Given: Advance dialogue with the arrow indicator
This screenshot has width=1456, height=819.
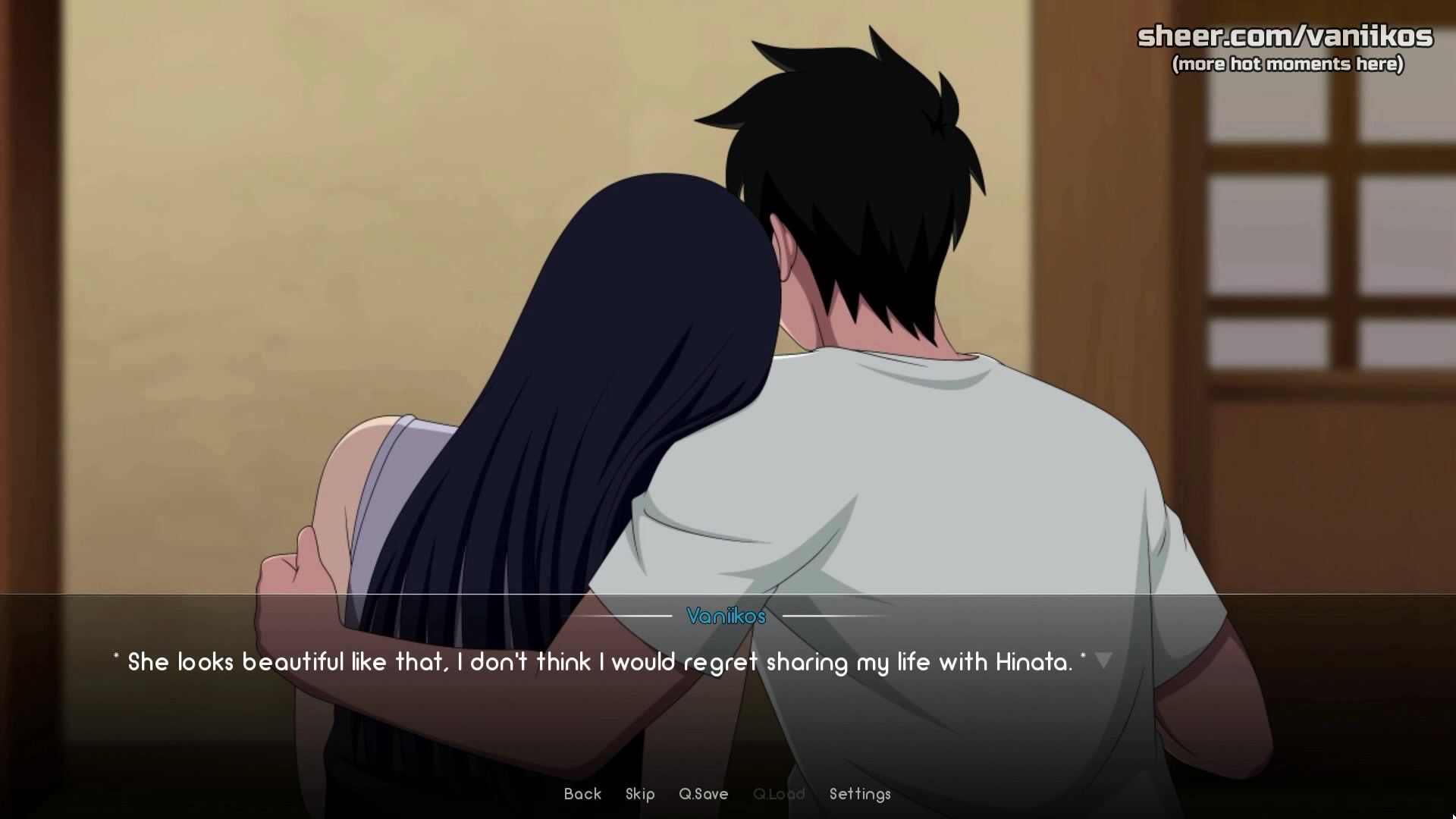Looking at the screenshot, I should click(x=1103, y=661).
